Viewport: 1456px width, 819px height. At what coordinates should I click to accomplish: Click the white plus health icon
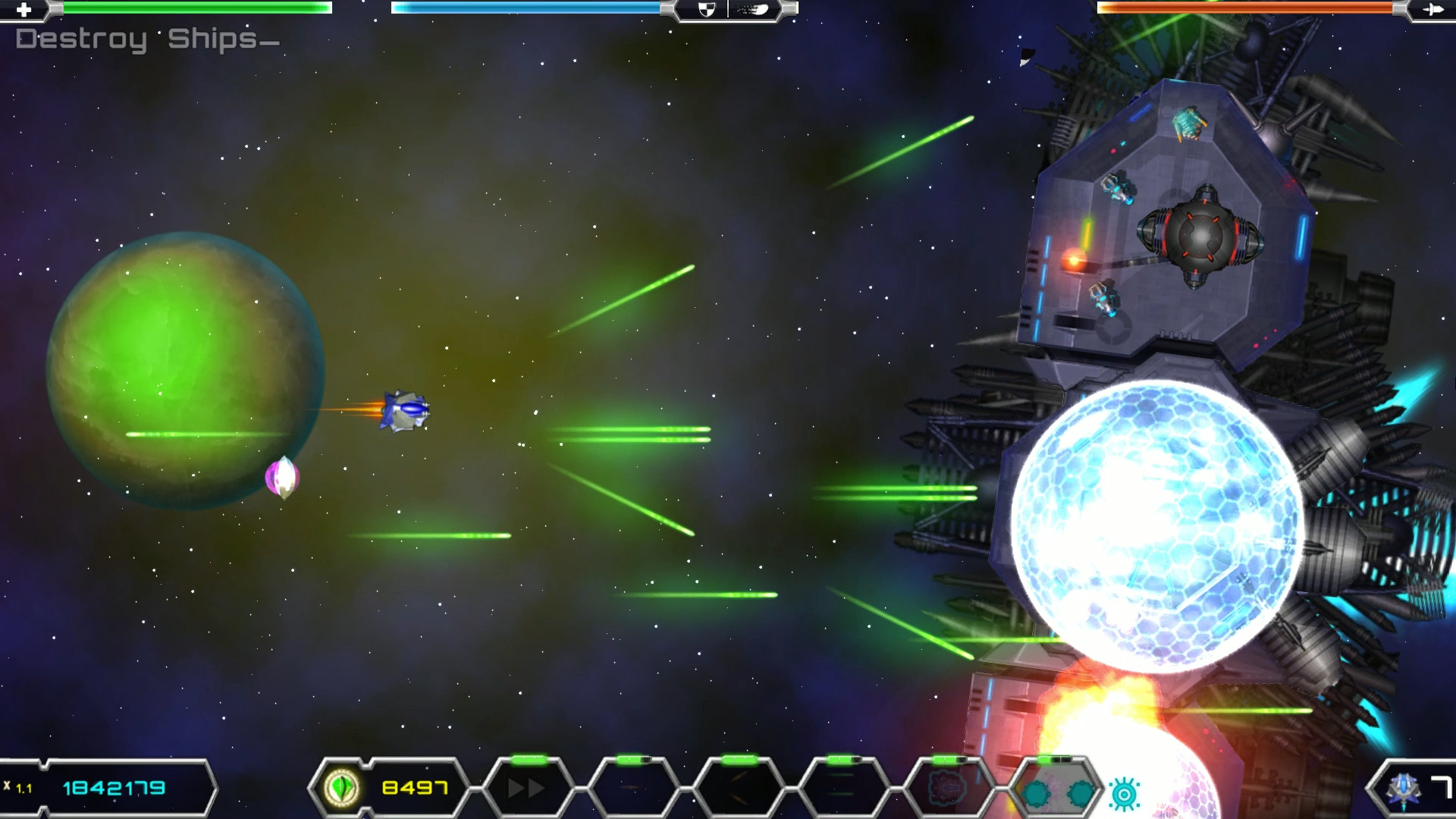(24, 9)
